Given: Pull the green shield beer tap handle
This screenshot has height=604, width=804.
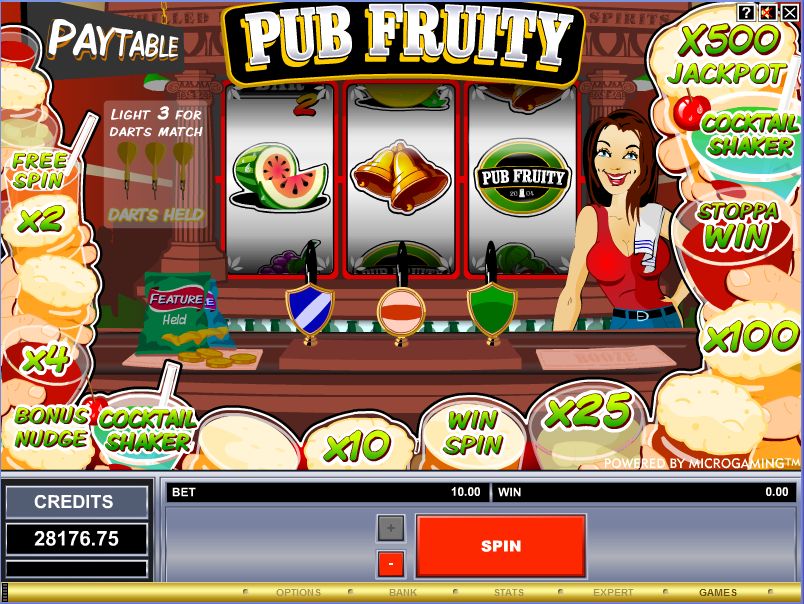Looking at the screenshot, I should coord(491,308).
